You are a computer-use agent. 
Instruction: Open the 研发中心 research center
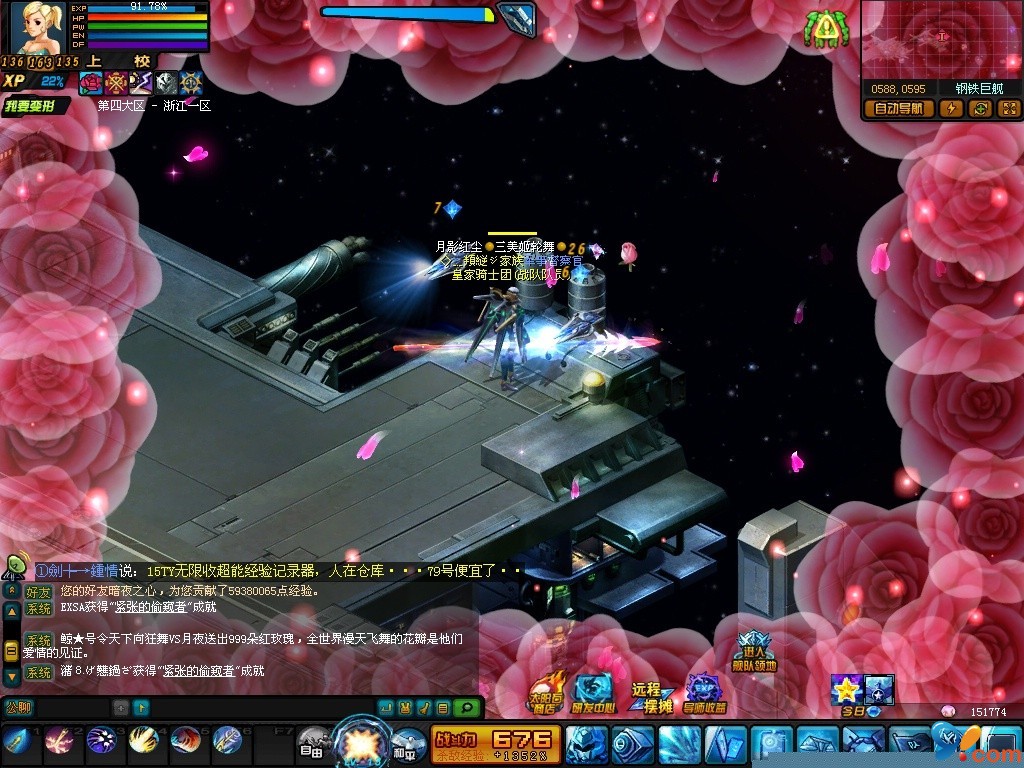click(x=594, y=692)
